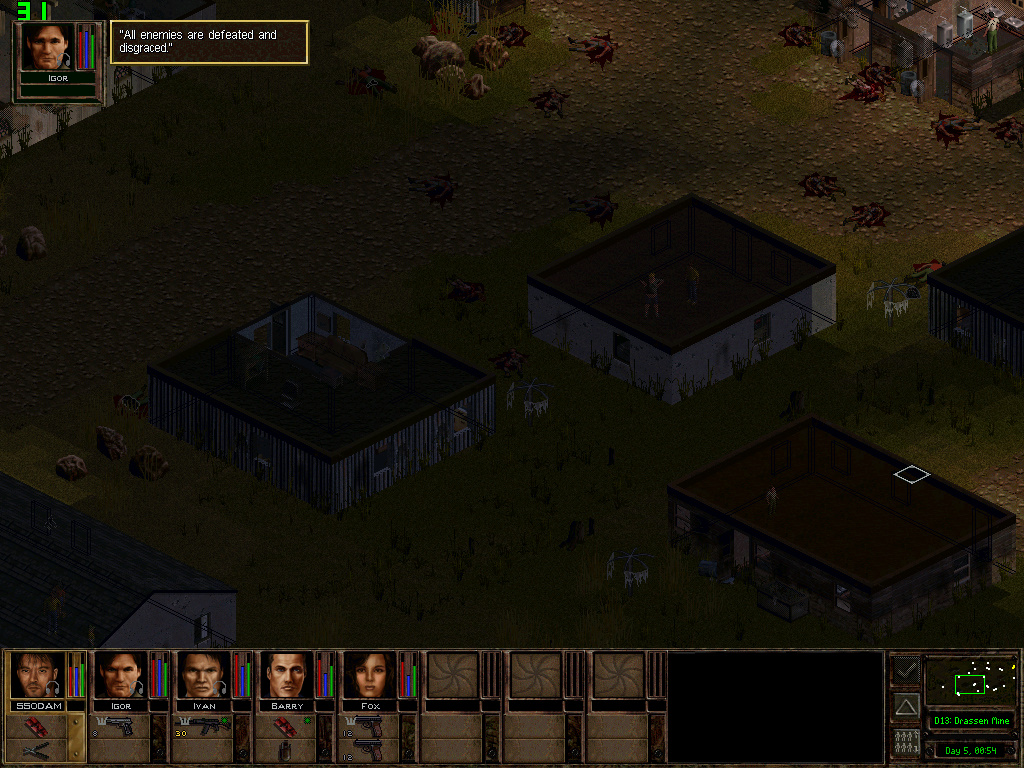Select Barry's grenade in second hand slot
This screenshot has width=1024, height=768.
[x=286, y=750]
